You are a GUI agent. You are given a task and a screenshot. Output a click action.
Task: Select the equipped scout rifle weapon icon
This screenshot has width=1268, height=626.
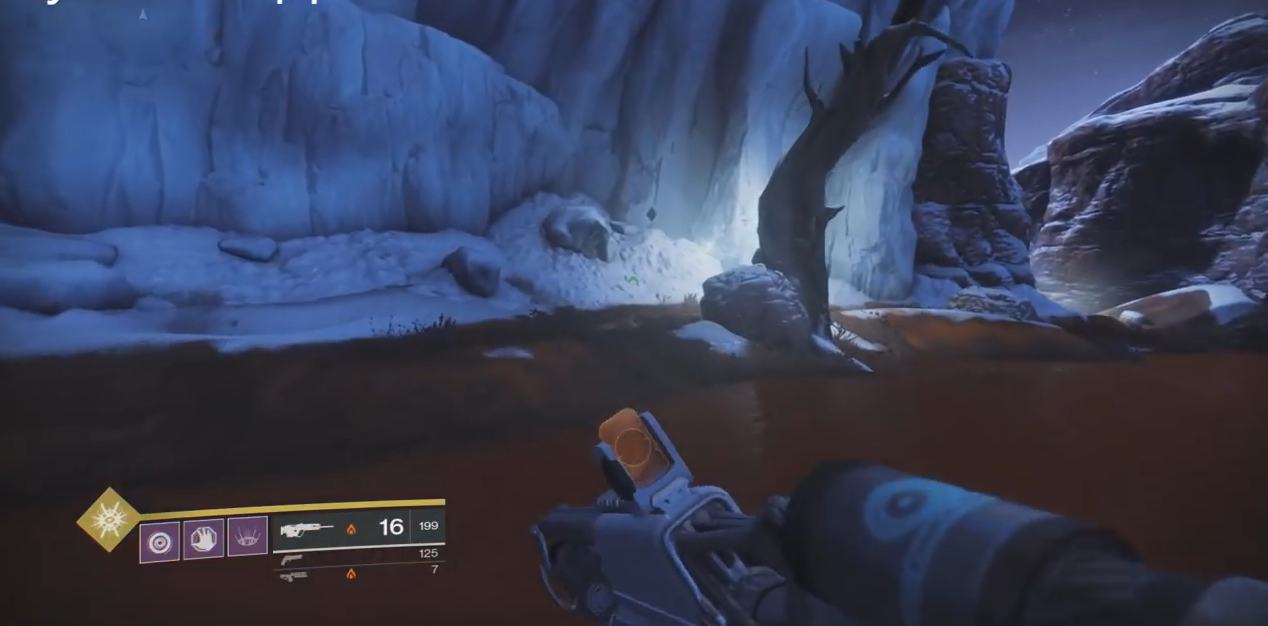pyautogui.click(x=307, y=529)
